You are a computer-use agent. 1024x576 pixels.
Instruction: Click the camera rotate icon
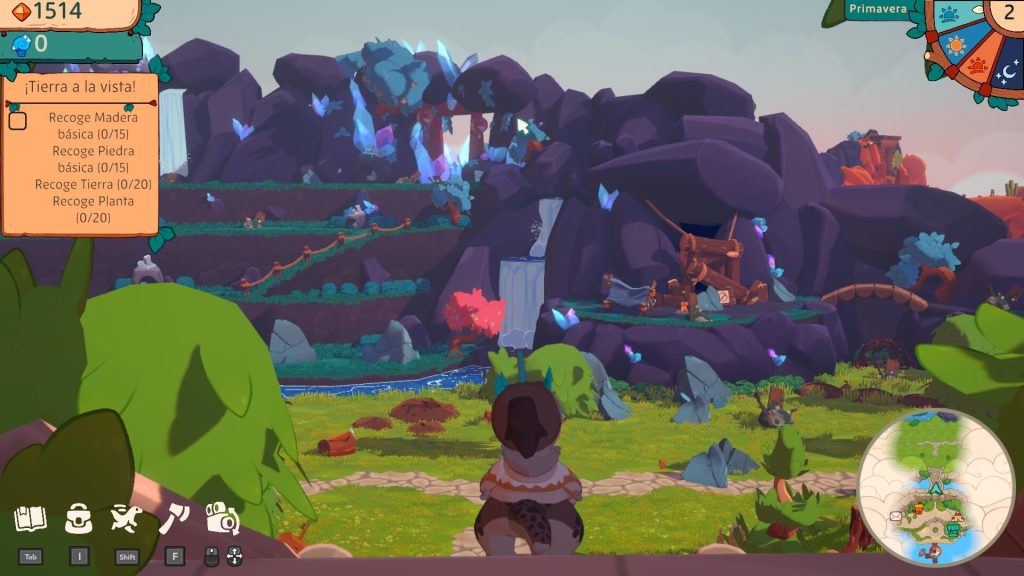coord(222,518)
